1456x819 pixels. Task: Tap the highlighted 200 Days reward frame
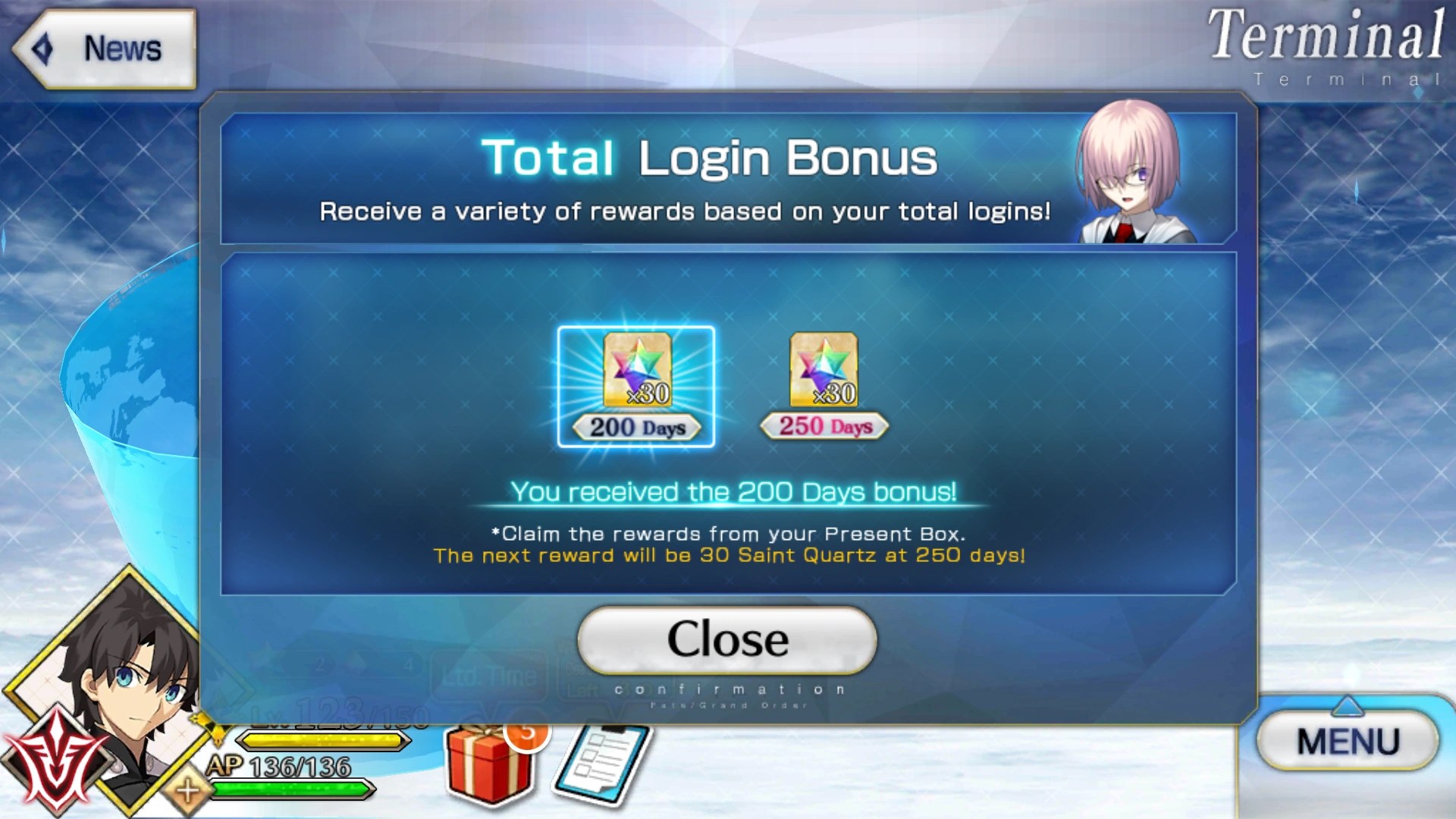(x=635, y=387)
